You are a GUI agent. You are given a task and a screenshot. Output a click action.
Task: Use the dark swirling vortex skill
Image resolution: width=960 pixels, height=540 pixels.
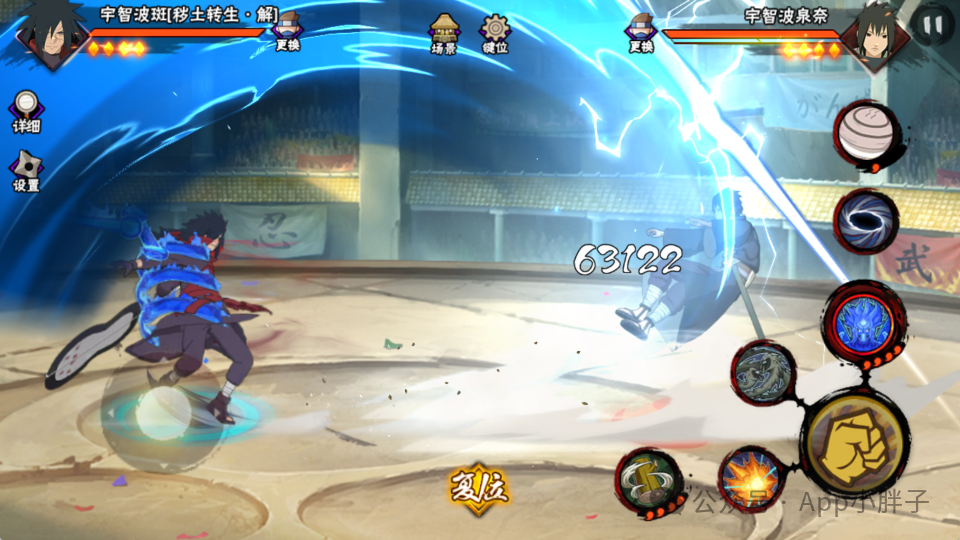click(866, 222)
